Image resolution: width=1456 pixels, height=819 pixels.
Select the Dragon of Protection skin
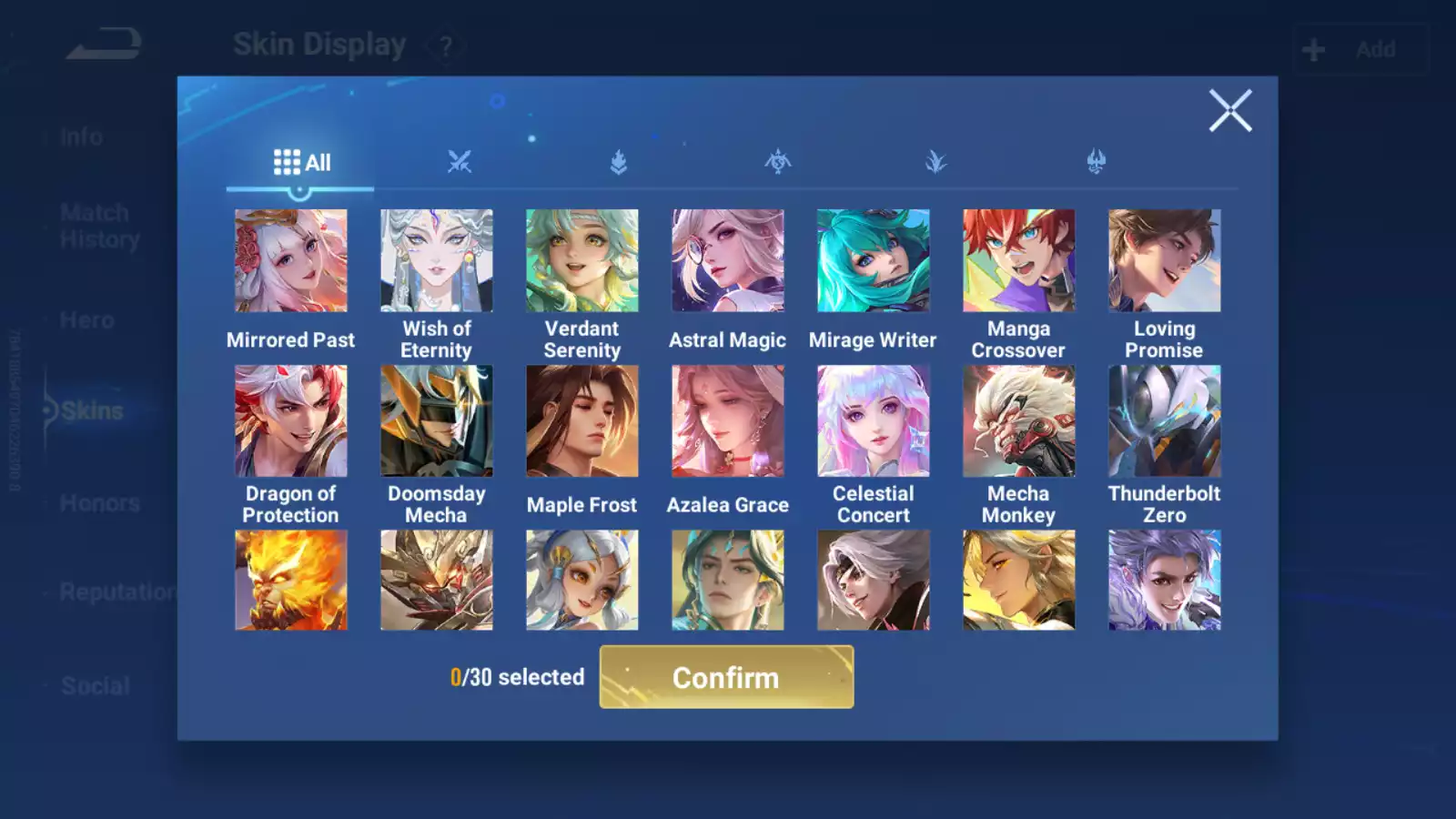pyautogui.click(x=290, y=421)
